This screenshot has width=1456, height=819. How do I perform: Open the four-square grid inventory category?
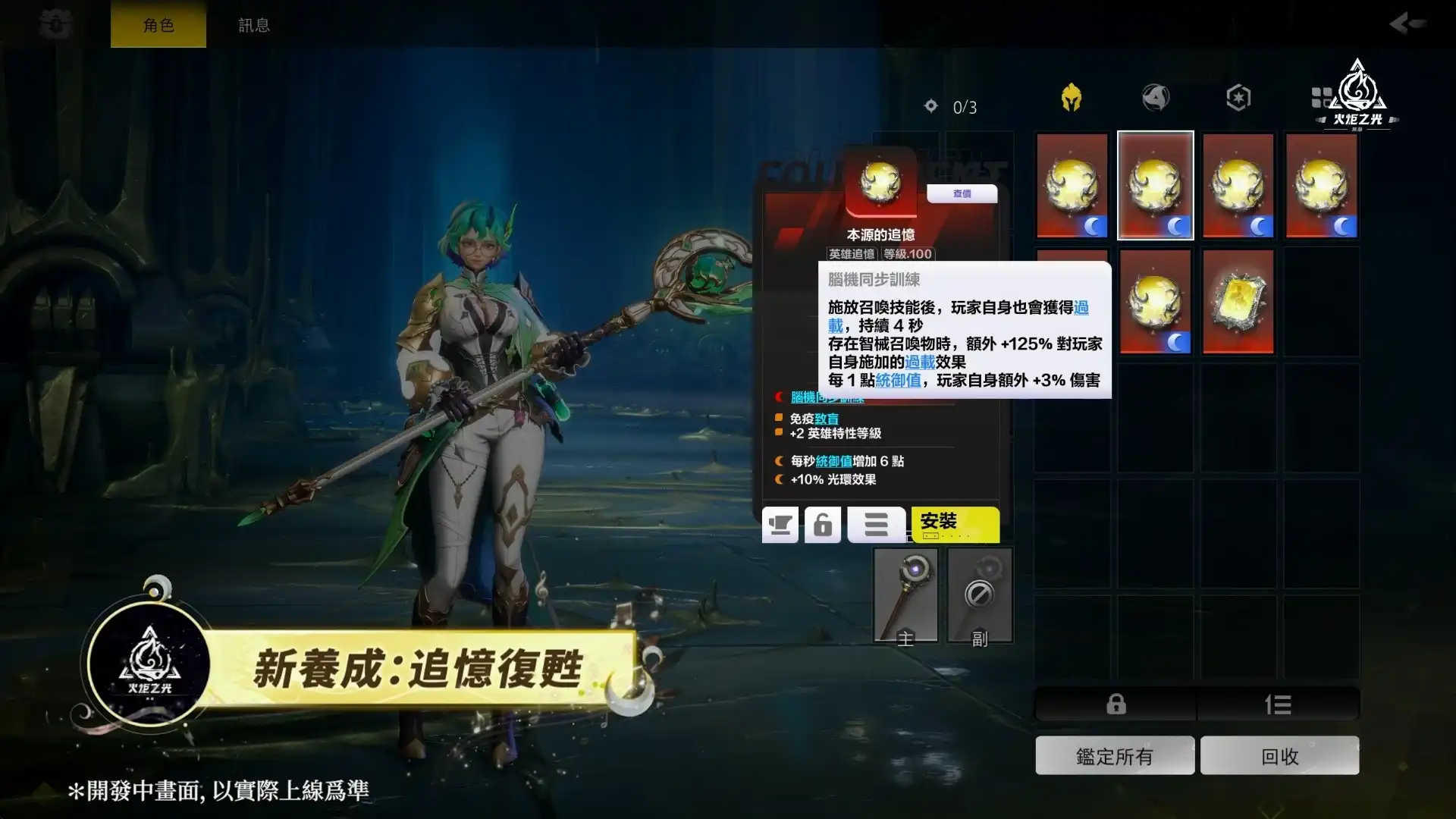[x=1319, y=97]
